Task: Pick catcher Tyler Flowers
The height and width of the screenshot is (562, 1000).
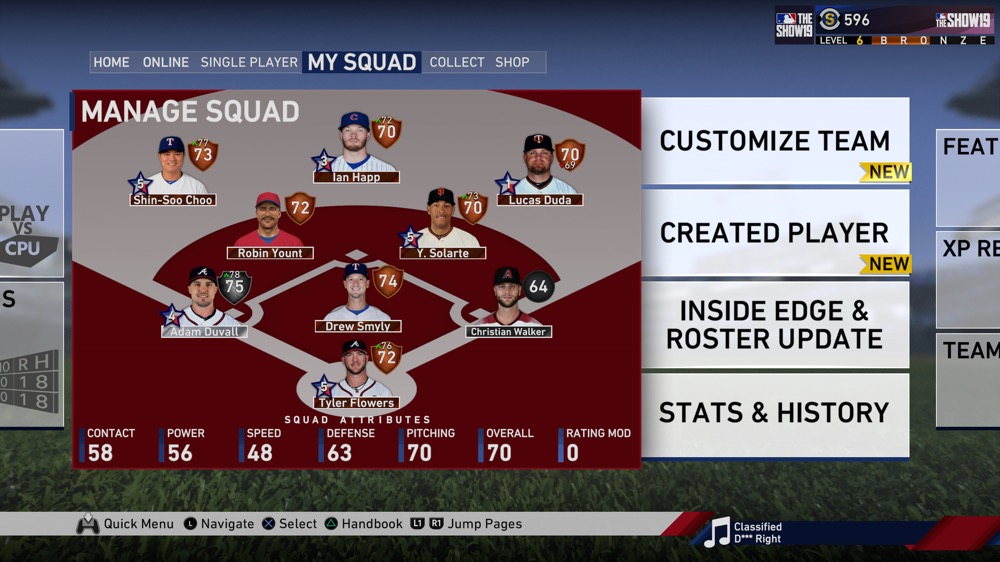Action: click(357, 377)
